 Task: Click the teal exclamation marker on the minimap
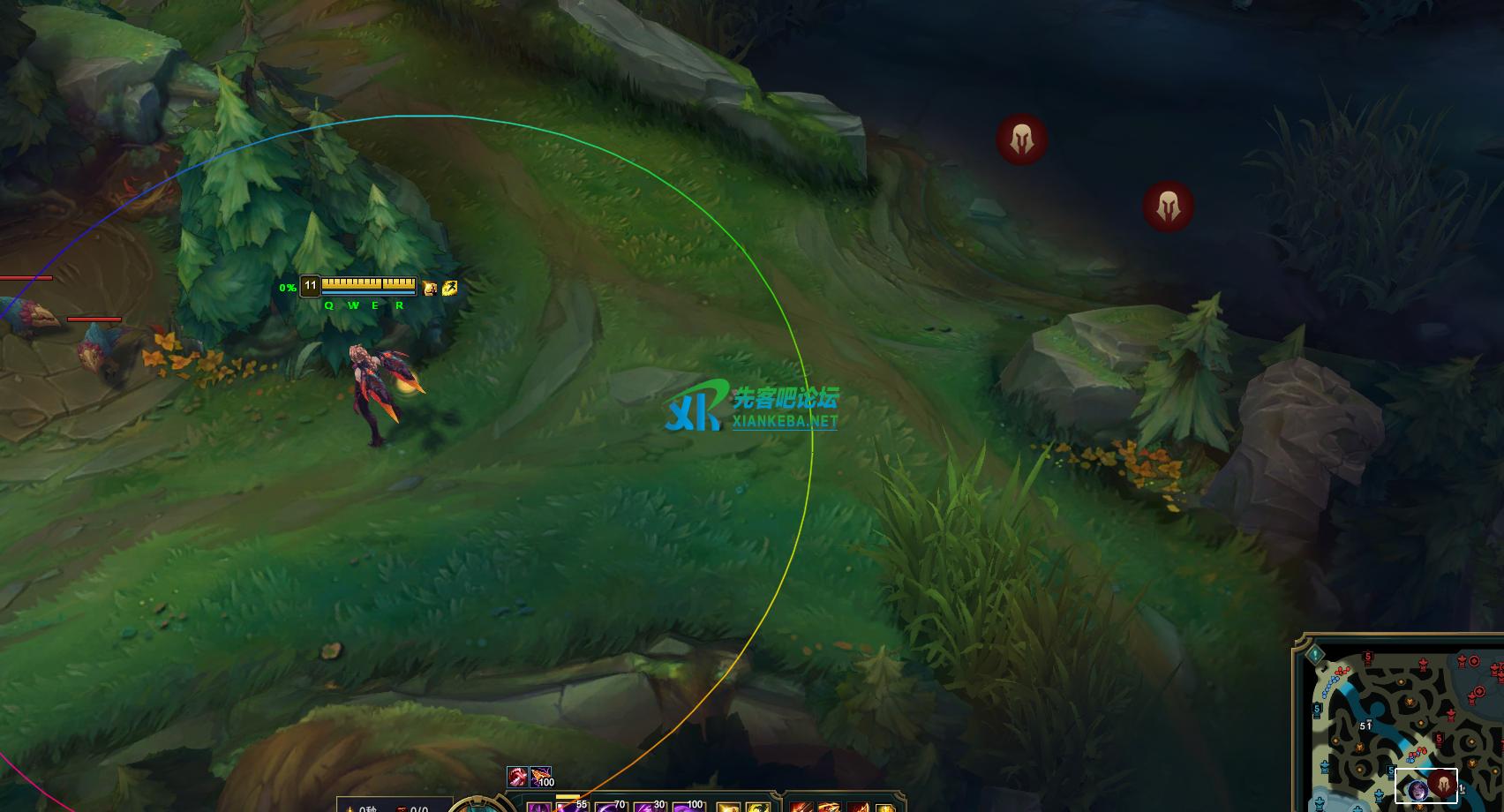coord(1314,656)
